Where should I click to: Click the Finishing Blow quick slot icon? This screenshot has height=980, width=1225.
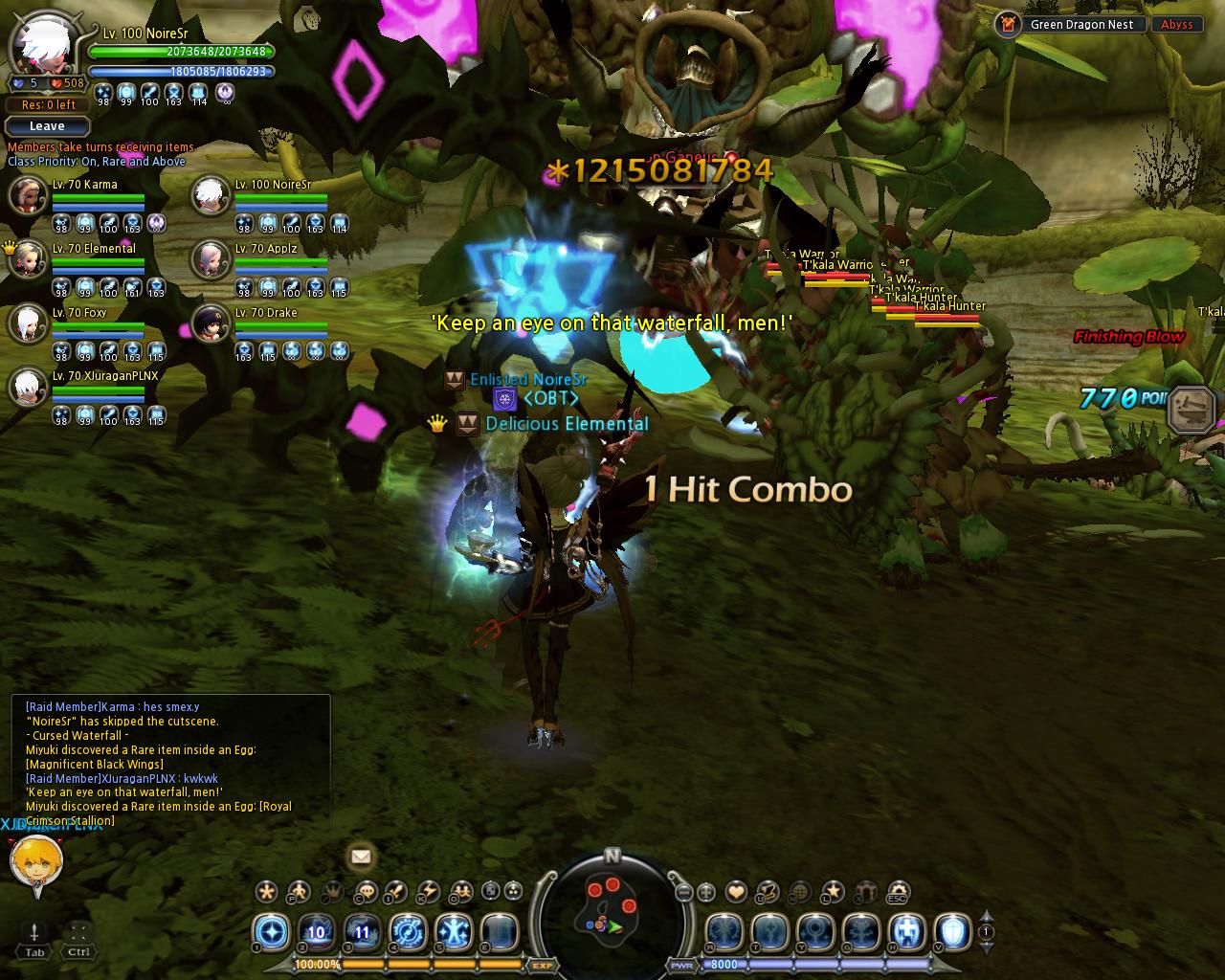tap(1191, 410)
